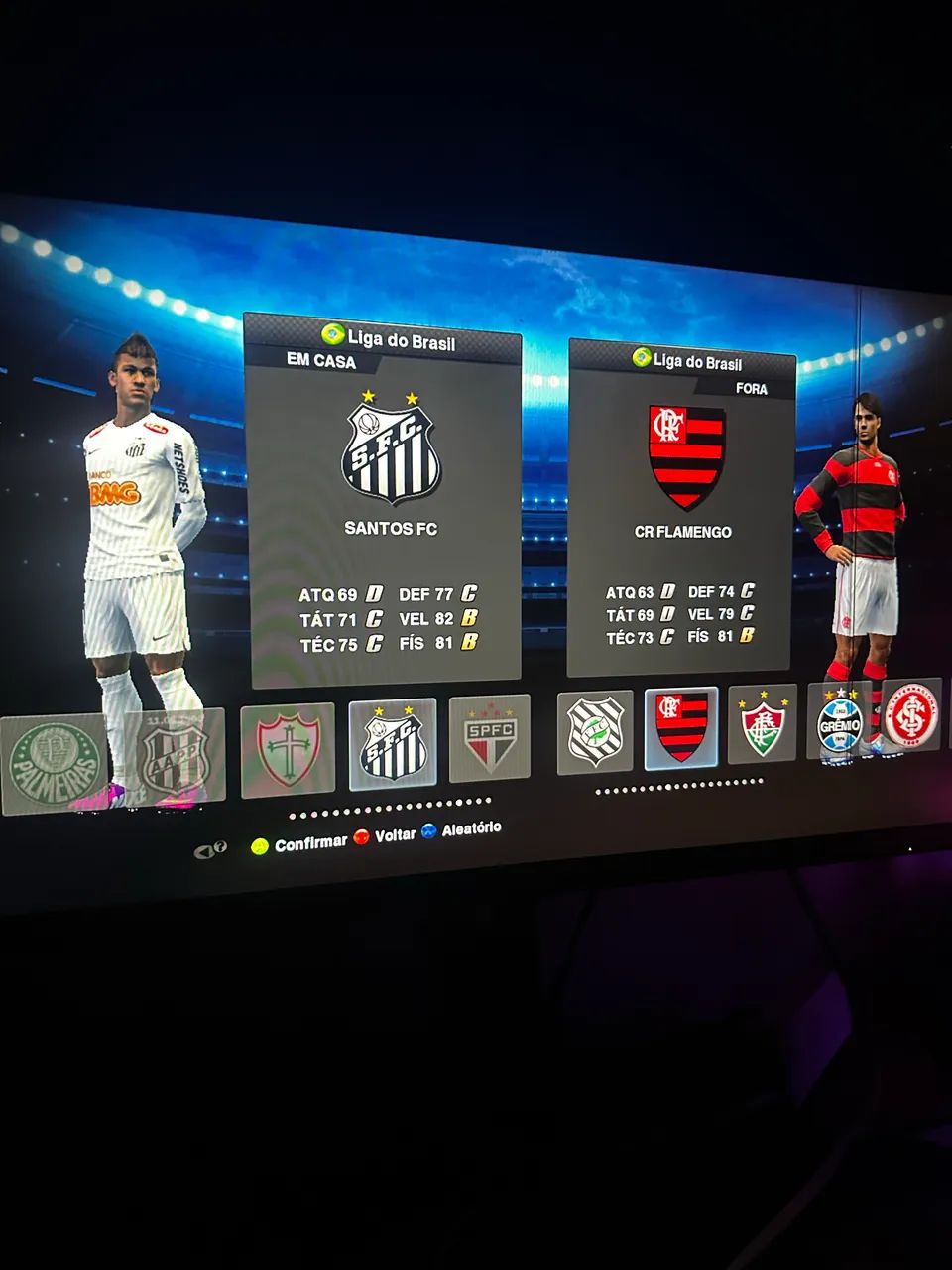
Task: Pick the Portuguesa green cross crest tile
Action: pyautogui.click(x=288, y=750)
